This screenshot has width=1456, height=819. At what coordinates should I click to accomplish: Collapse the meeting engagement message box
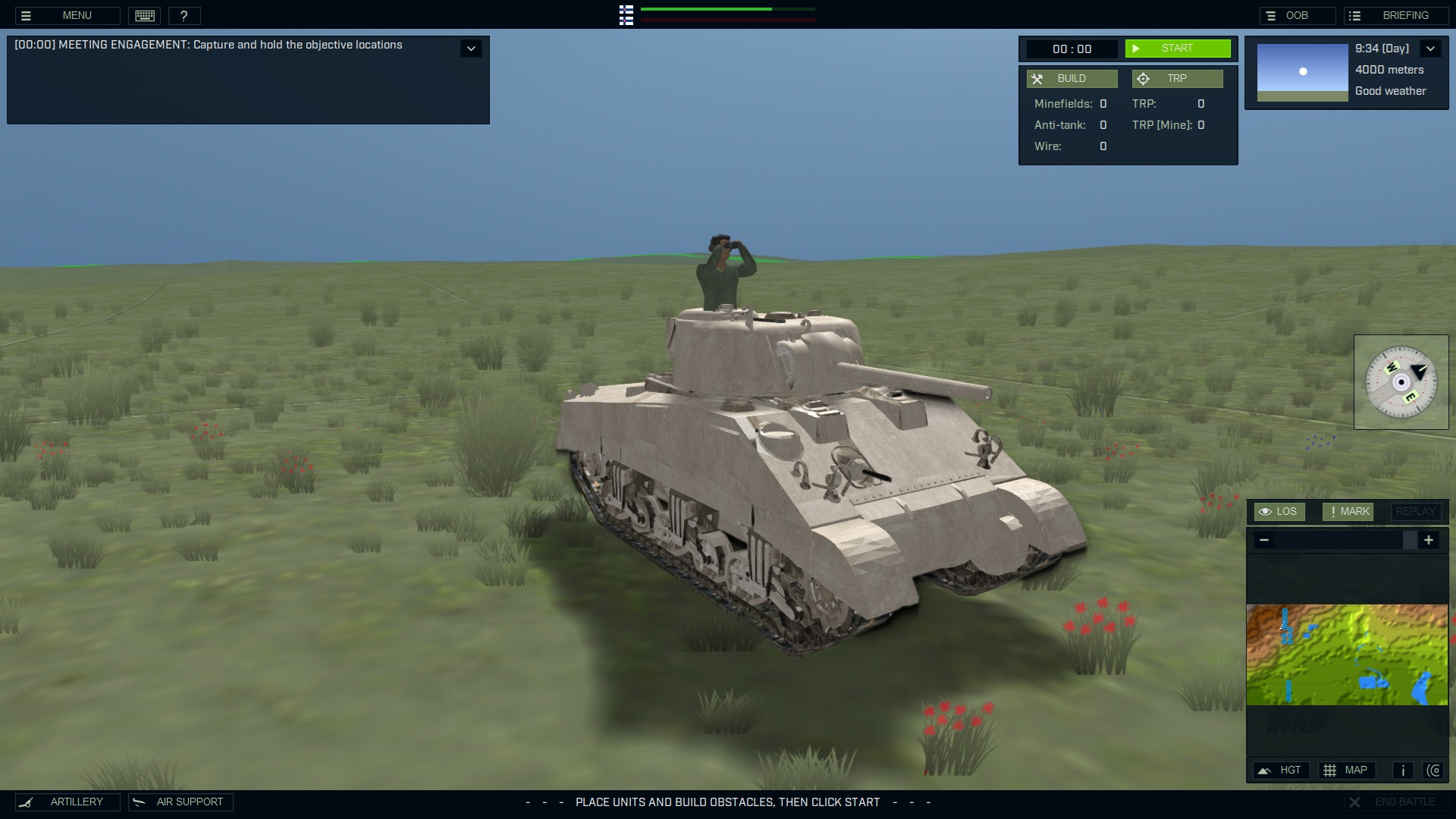(471, 48)
